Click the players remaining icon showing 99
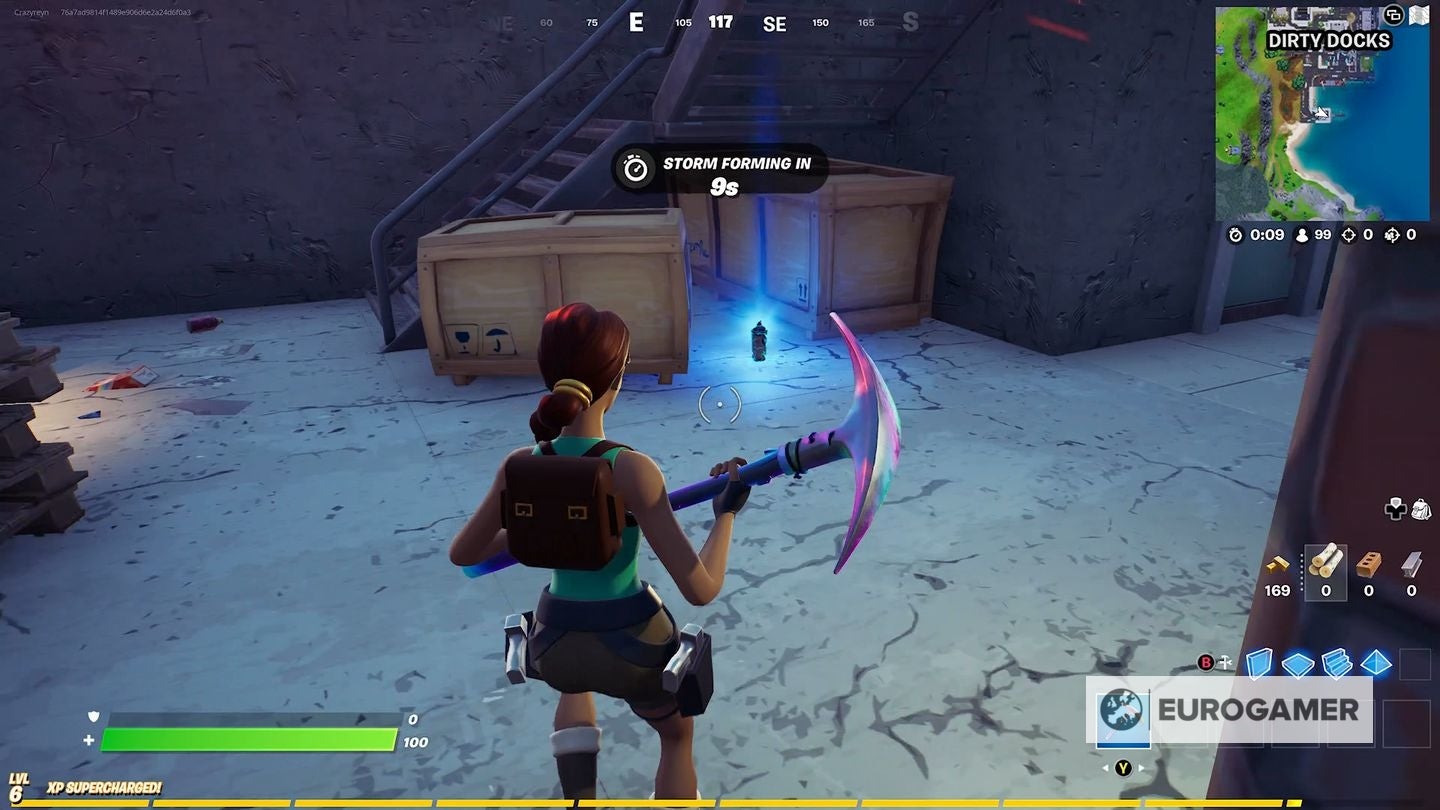The height and width of the screenshot is (810, 1440). click(1300, 235)
